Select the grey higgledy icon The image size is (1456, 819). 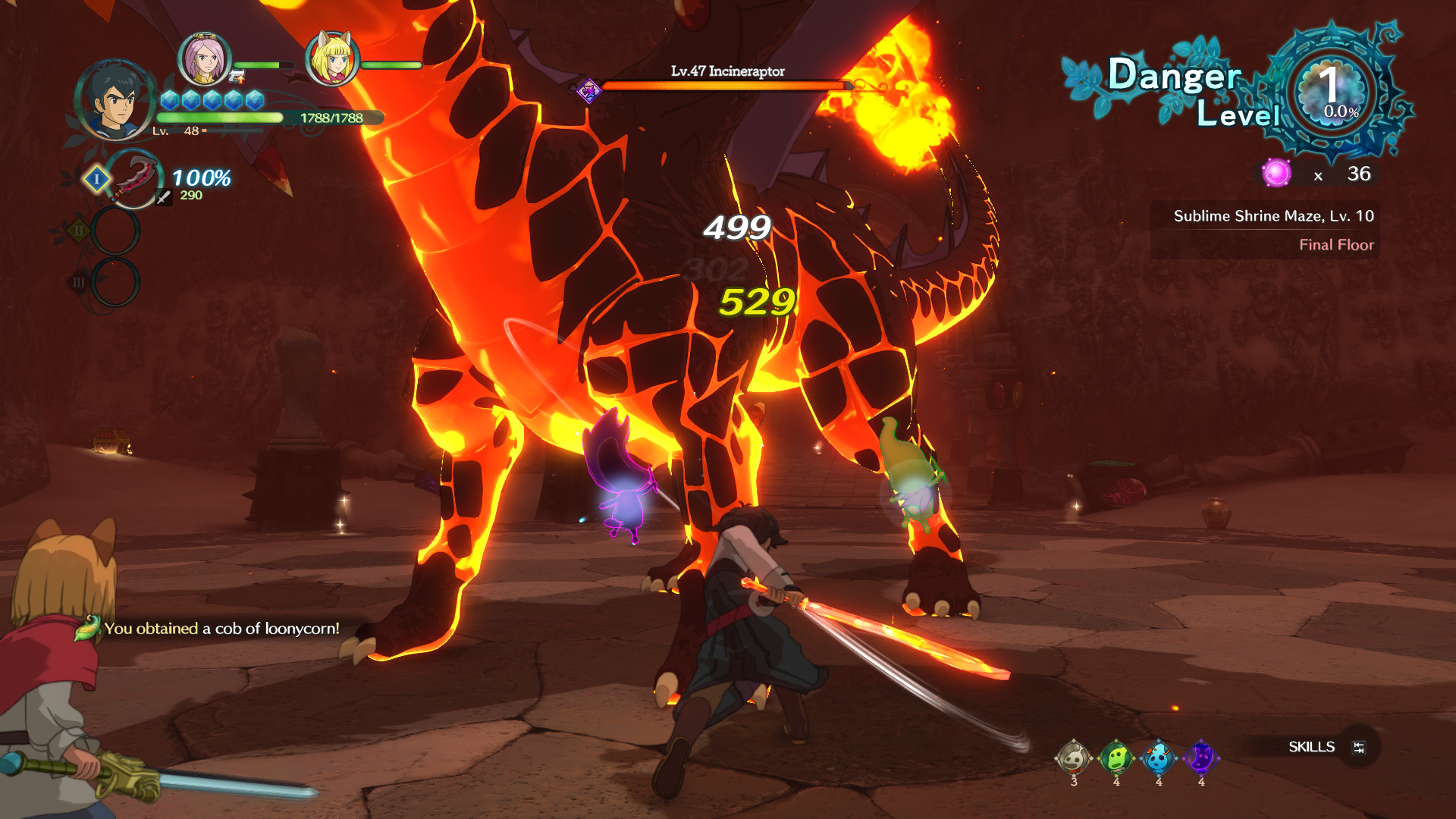pos(1073,757)
